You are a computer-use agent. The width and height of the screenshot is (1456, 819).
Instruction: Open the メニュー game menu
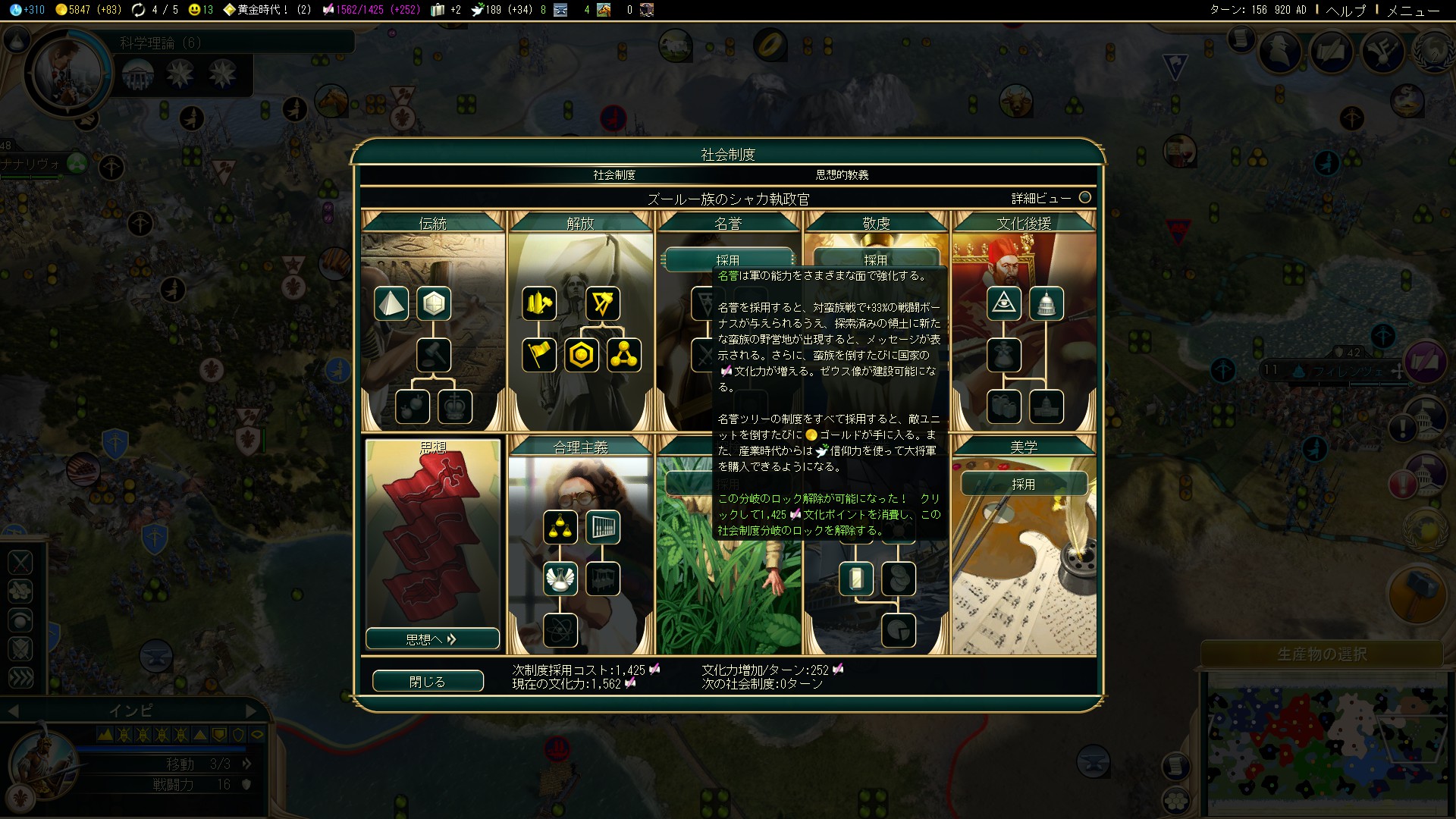[x=1413, y=10]
